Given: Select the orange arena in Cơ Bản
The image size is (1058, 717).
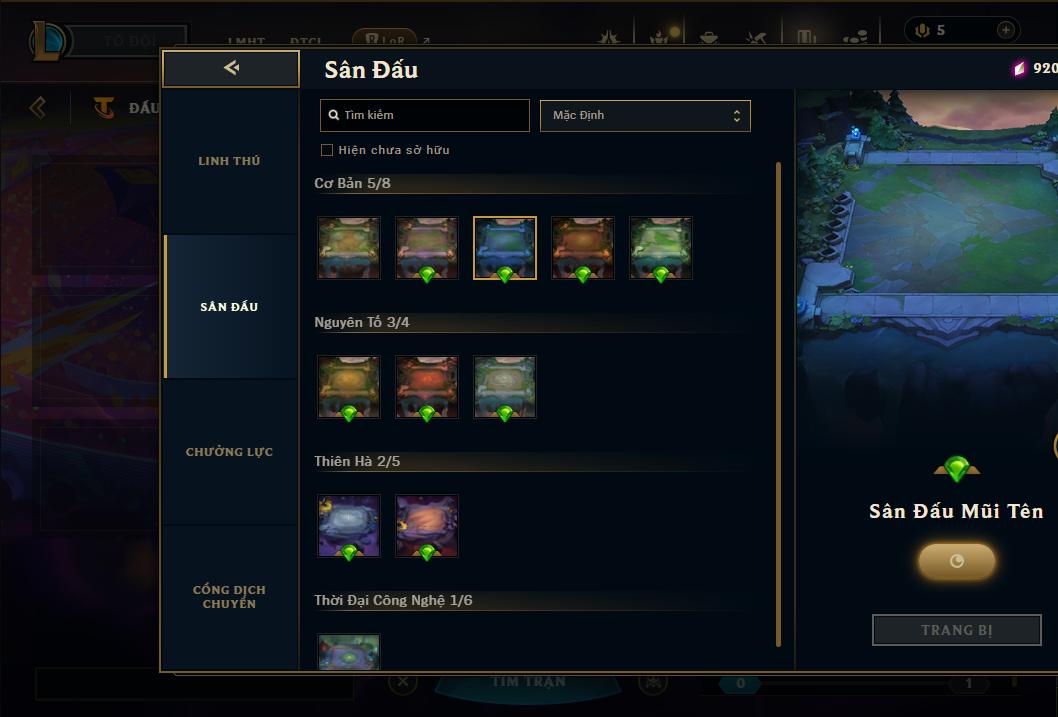Looking at the screenshot, I should (583, 248).
